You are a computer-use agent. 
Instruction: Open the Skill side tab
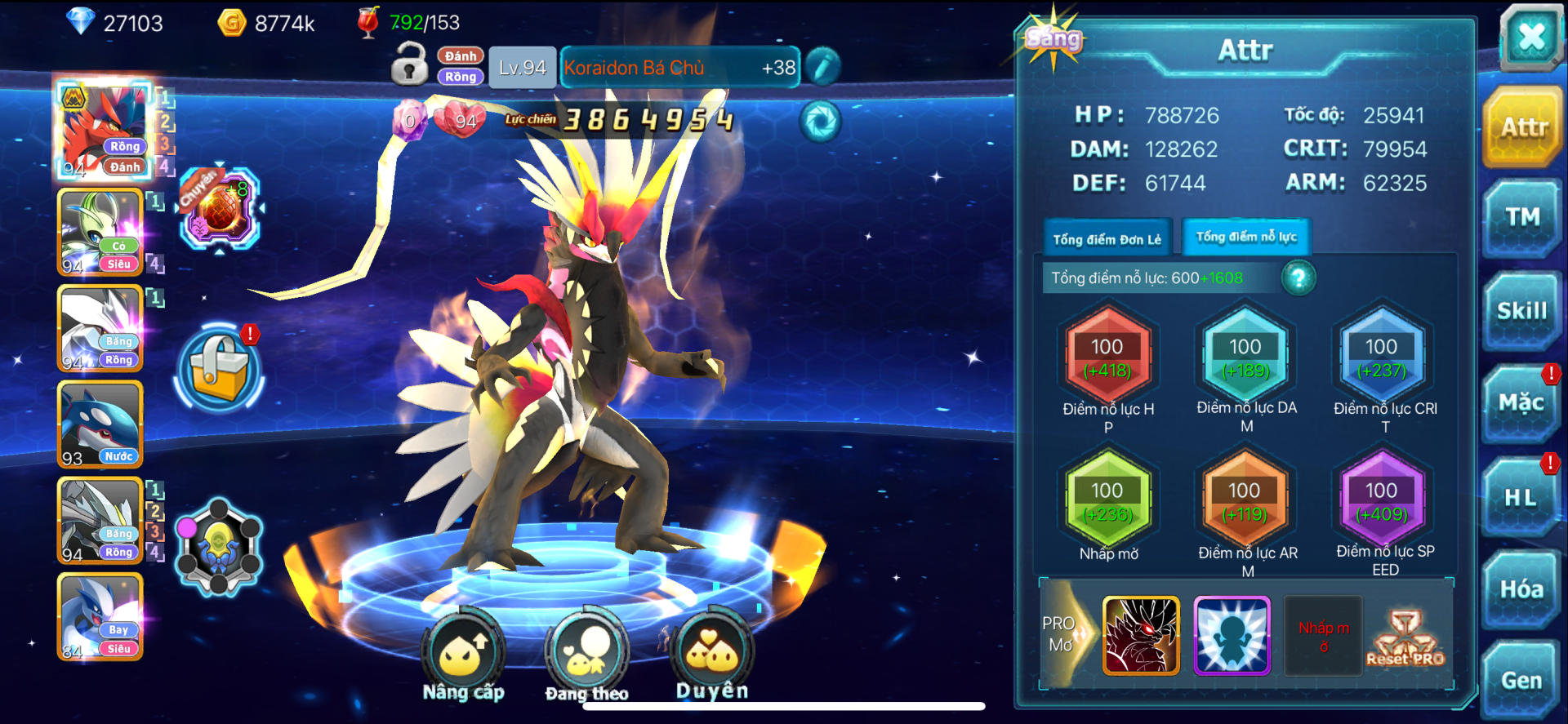[x=1522, y=311]
